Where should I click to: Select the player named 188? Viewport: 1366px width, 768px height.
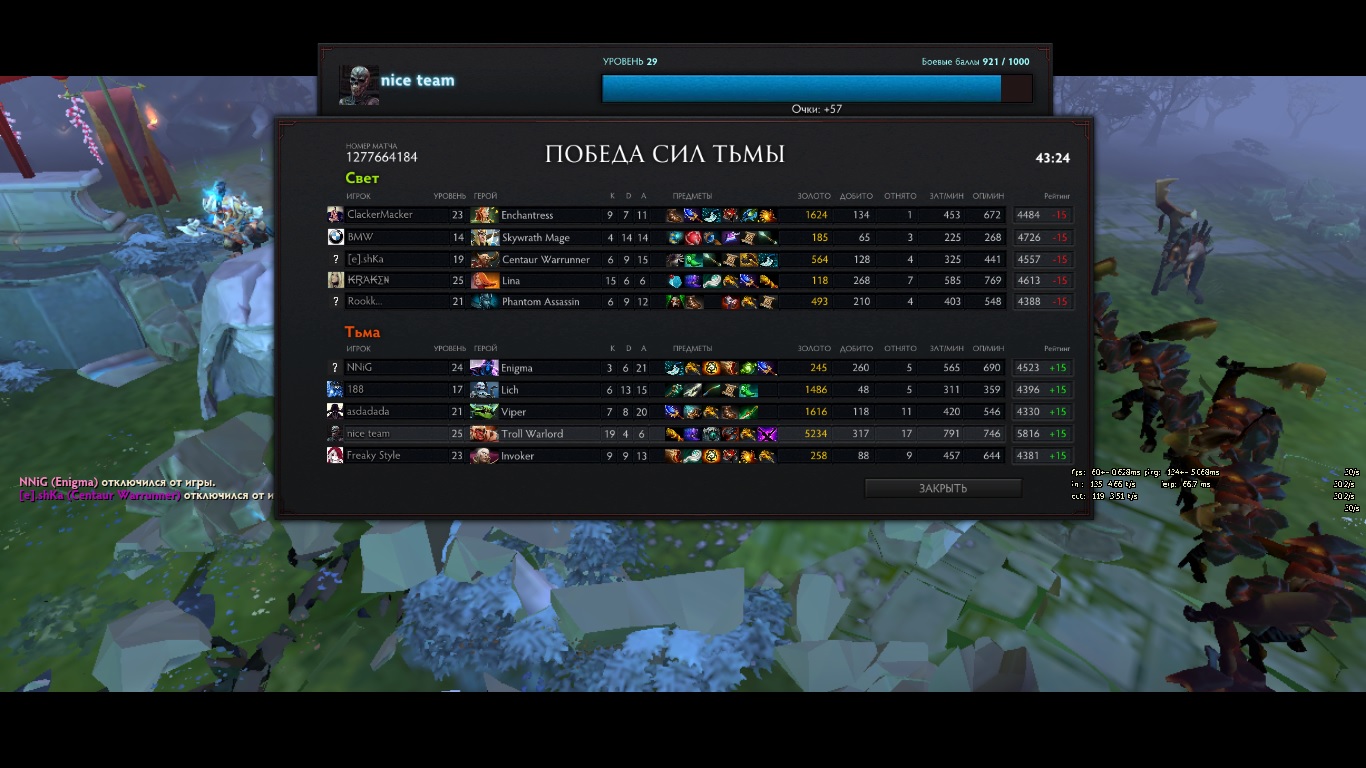click(x=355, y=390)
